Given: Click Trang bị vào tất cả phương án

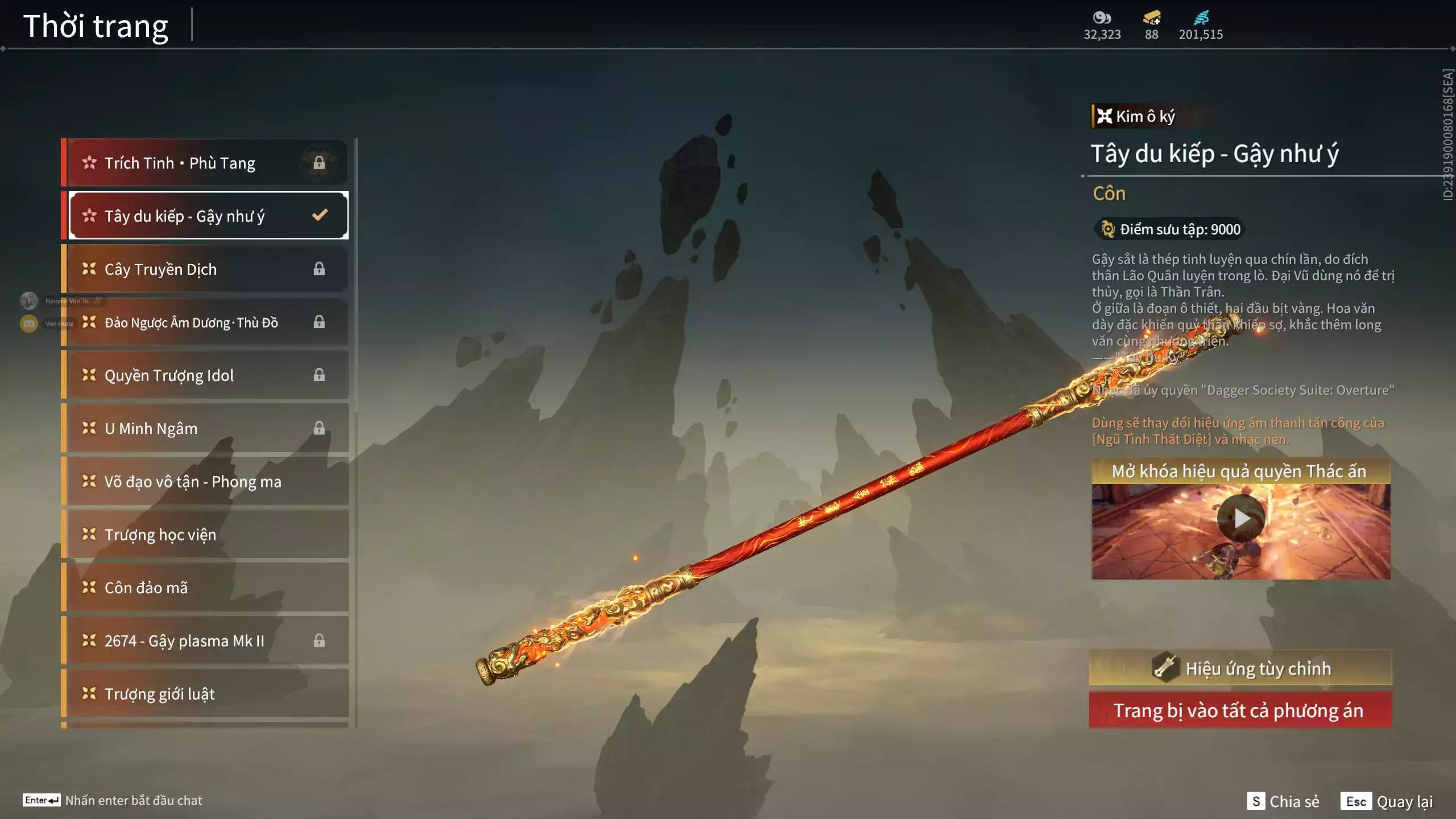Looking at the screenshot, I should pyautogui.click(x=1240, y=710).
